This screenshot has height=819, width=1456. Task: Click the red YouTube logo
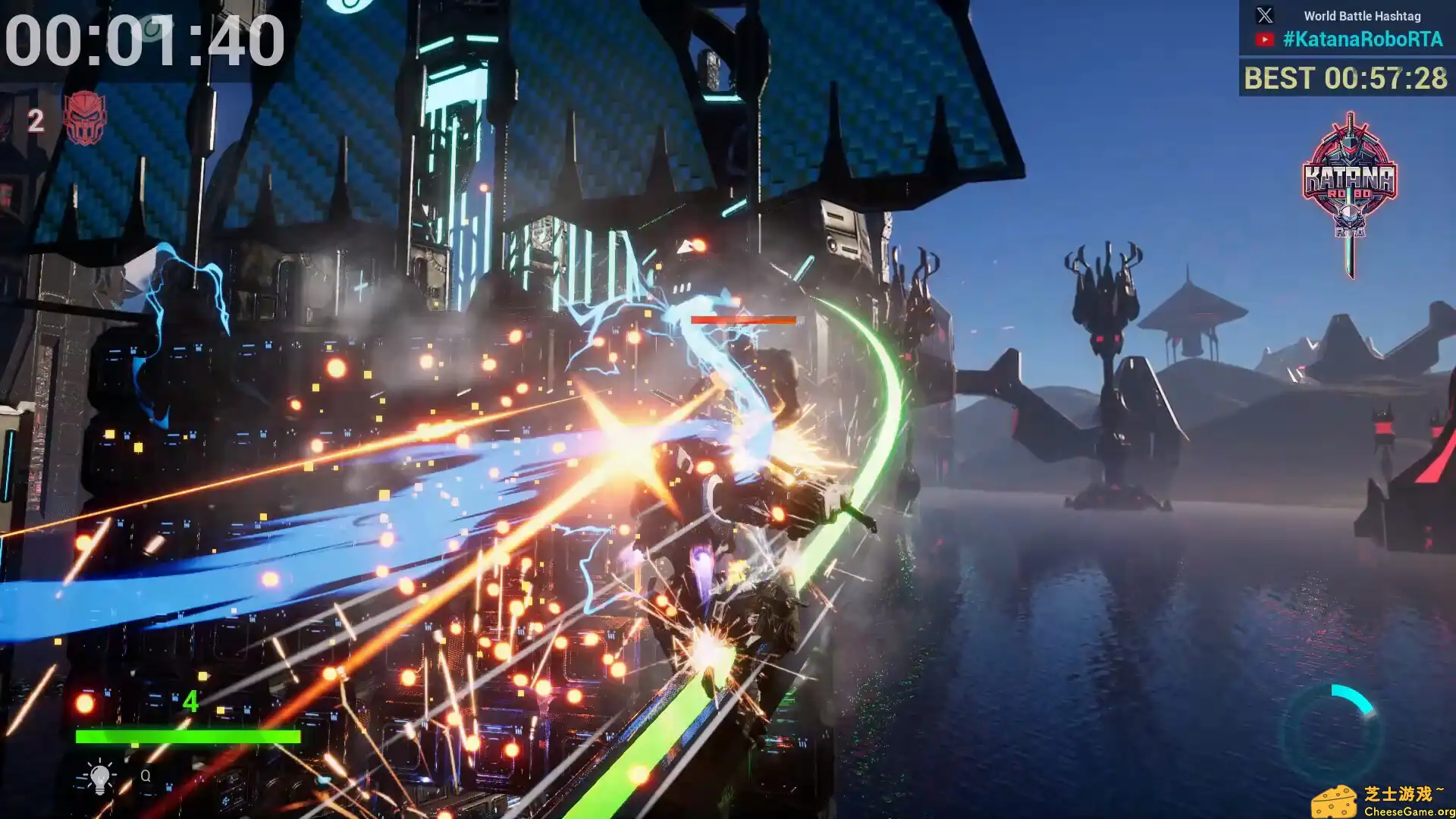(1264, 39)
